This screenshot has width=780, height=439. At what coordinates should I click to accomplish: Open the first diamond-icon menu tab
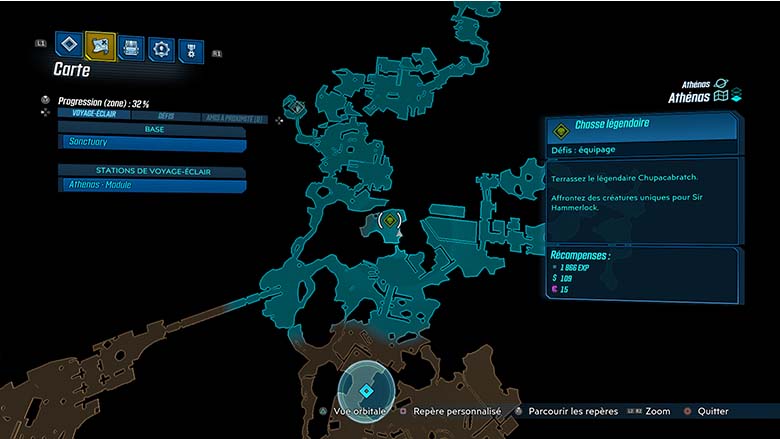(68, 44)
